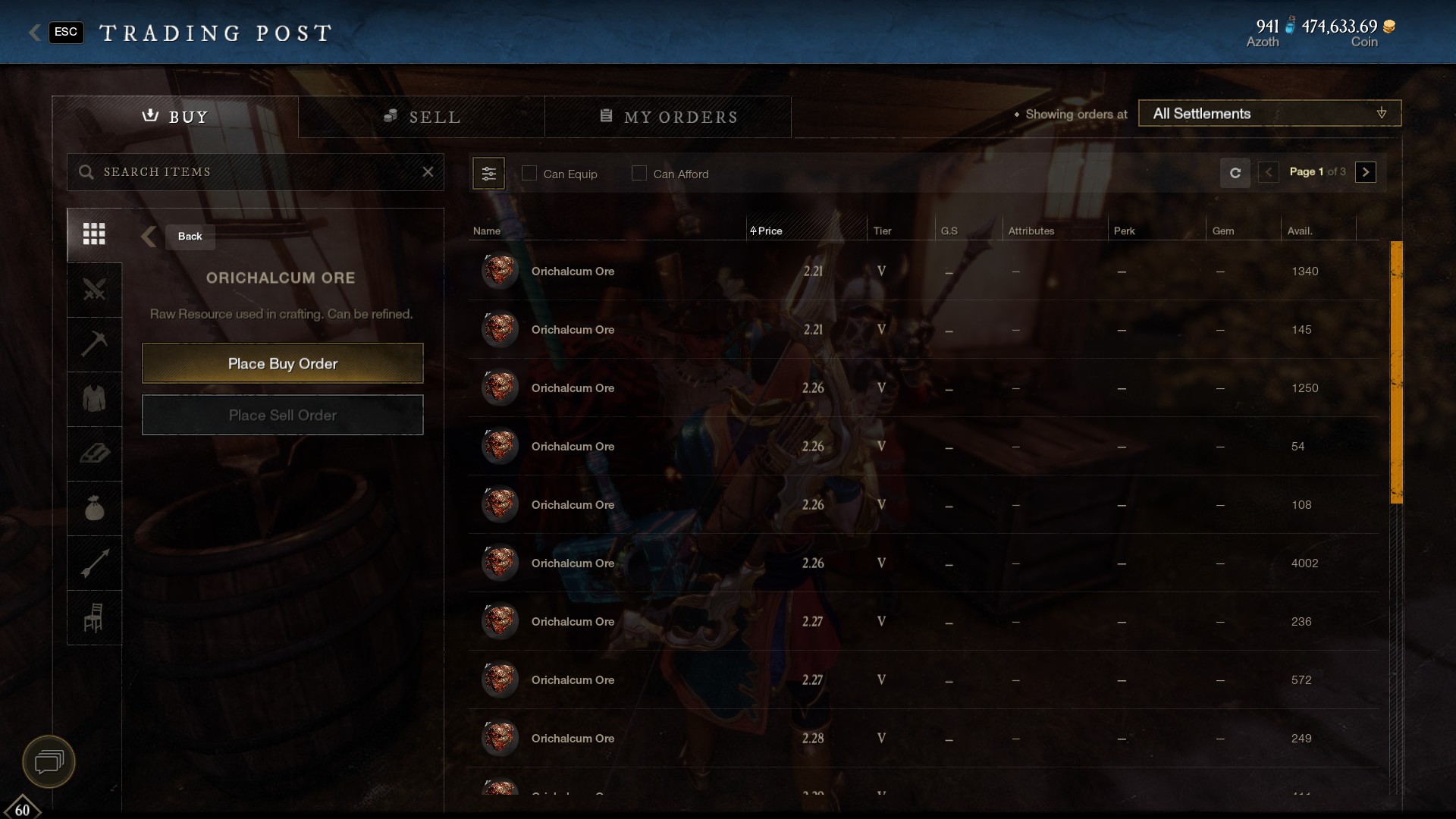Viewport: 1456px width, 819px height.
Task: Click the refresh orders icon
Action: click(x=1235, y=173)
